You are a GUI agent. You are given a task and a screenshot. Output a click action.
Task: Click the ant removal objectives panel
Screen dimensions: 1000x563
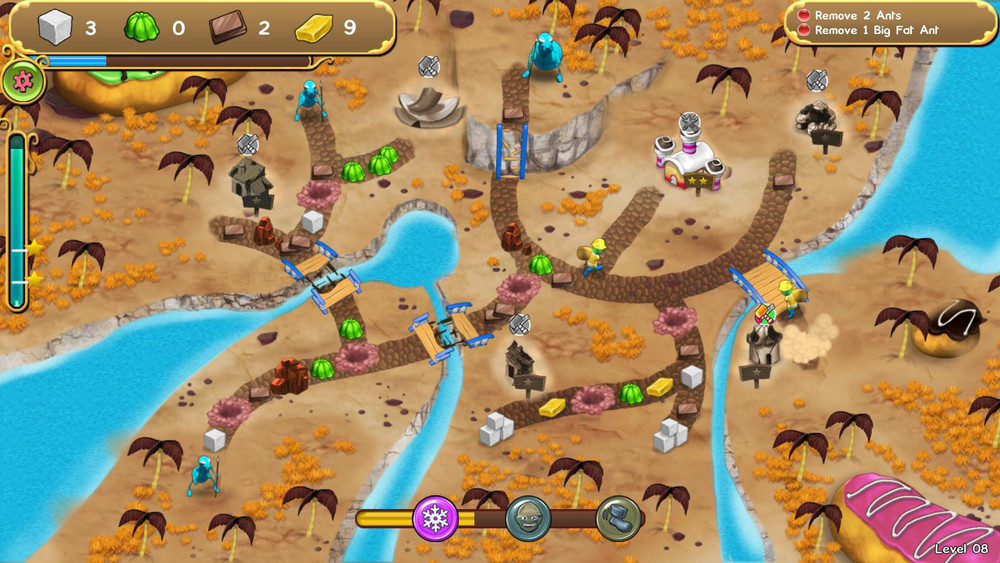(x=888, y=23)
